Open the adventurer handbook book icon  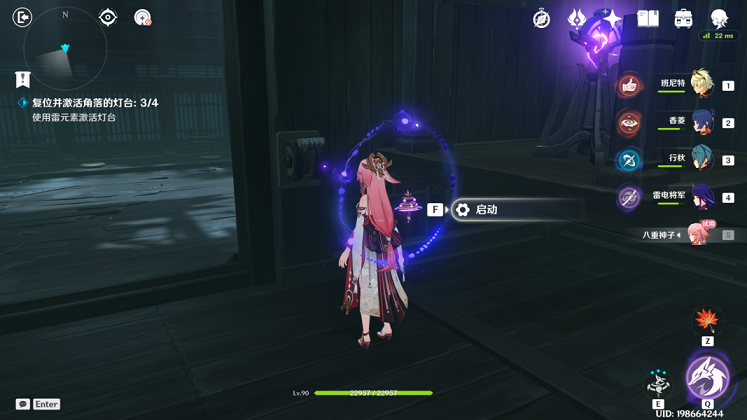pos(648,18)
